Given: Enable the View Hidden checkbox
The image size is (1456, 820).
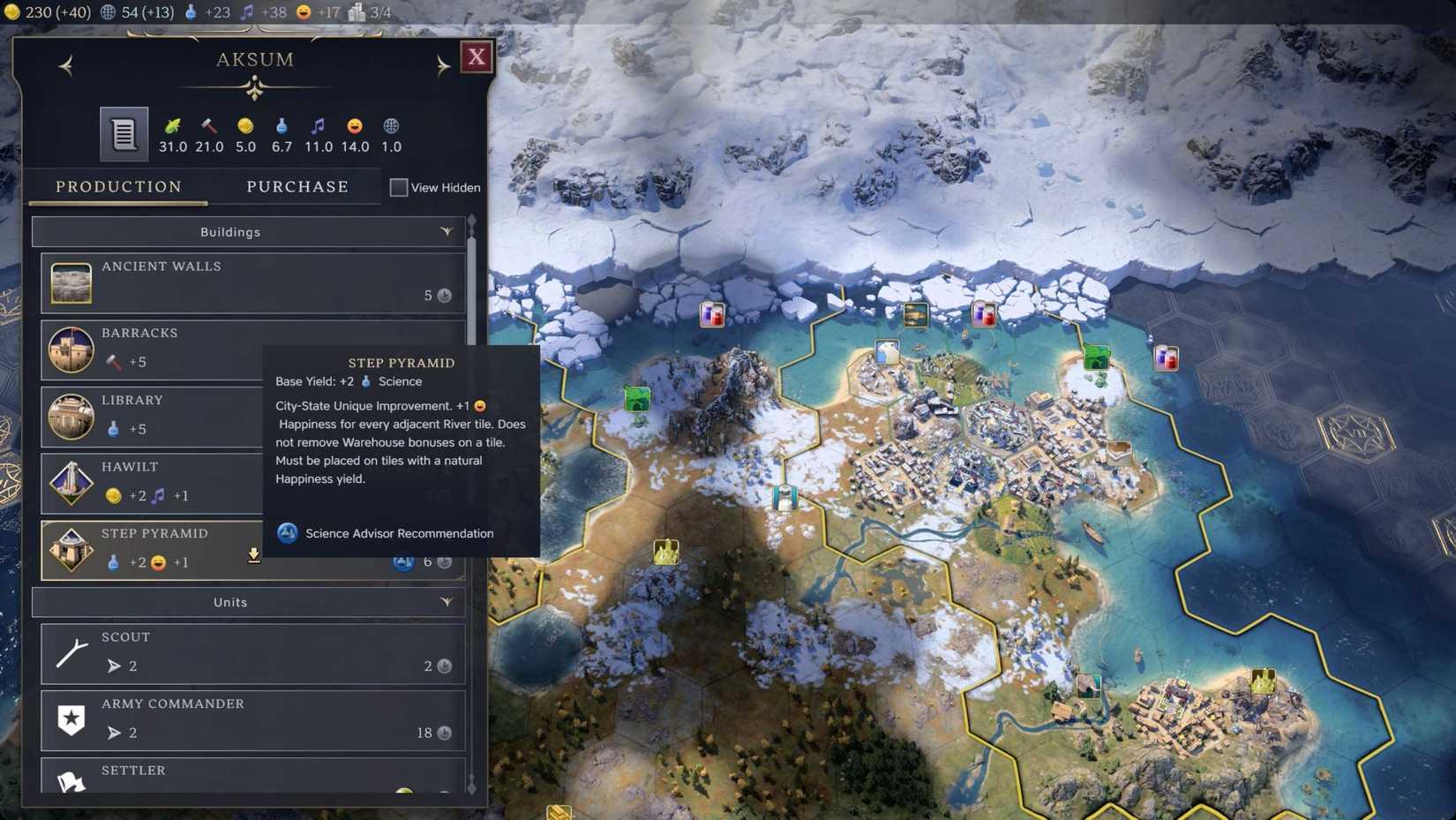Looking at the screenshot, I should coord(398,187).
